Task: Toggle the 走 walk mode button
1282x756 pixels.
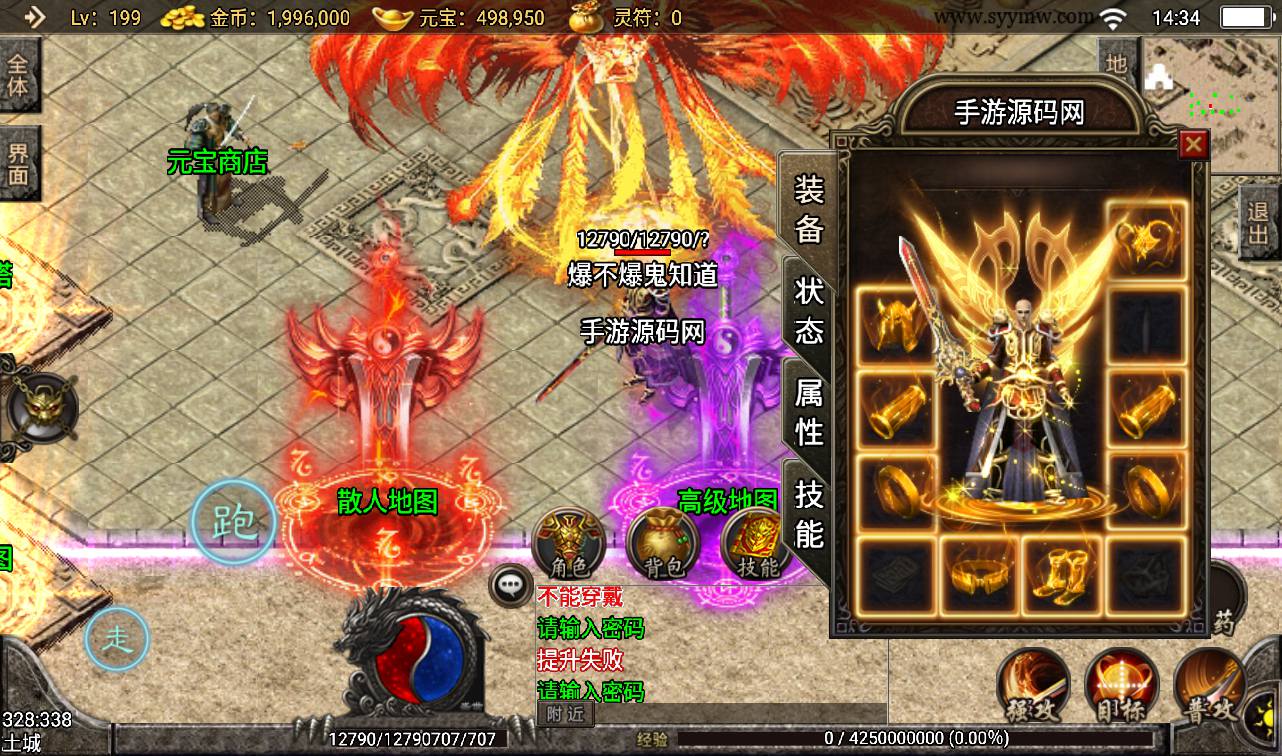Action: coord(116,637)
